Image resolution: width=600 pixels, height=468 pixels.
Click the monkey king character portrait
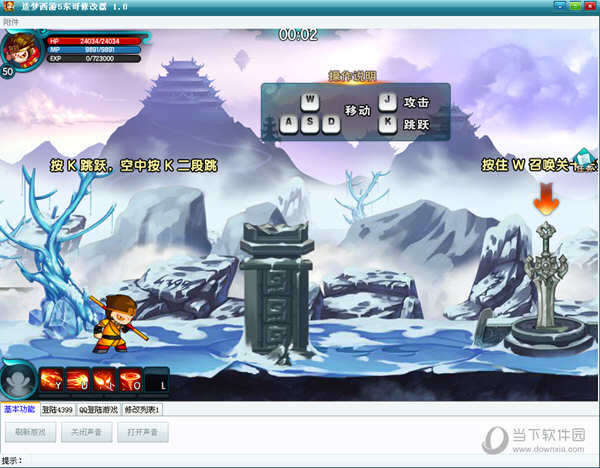point(19,50)
